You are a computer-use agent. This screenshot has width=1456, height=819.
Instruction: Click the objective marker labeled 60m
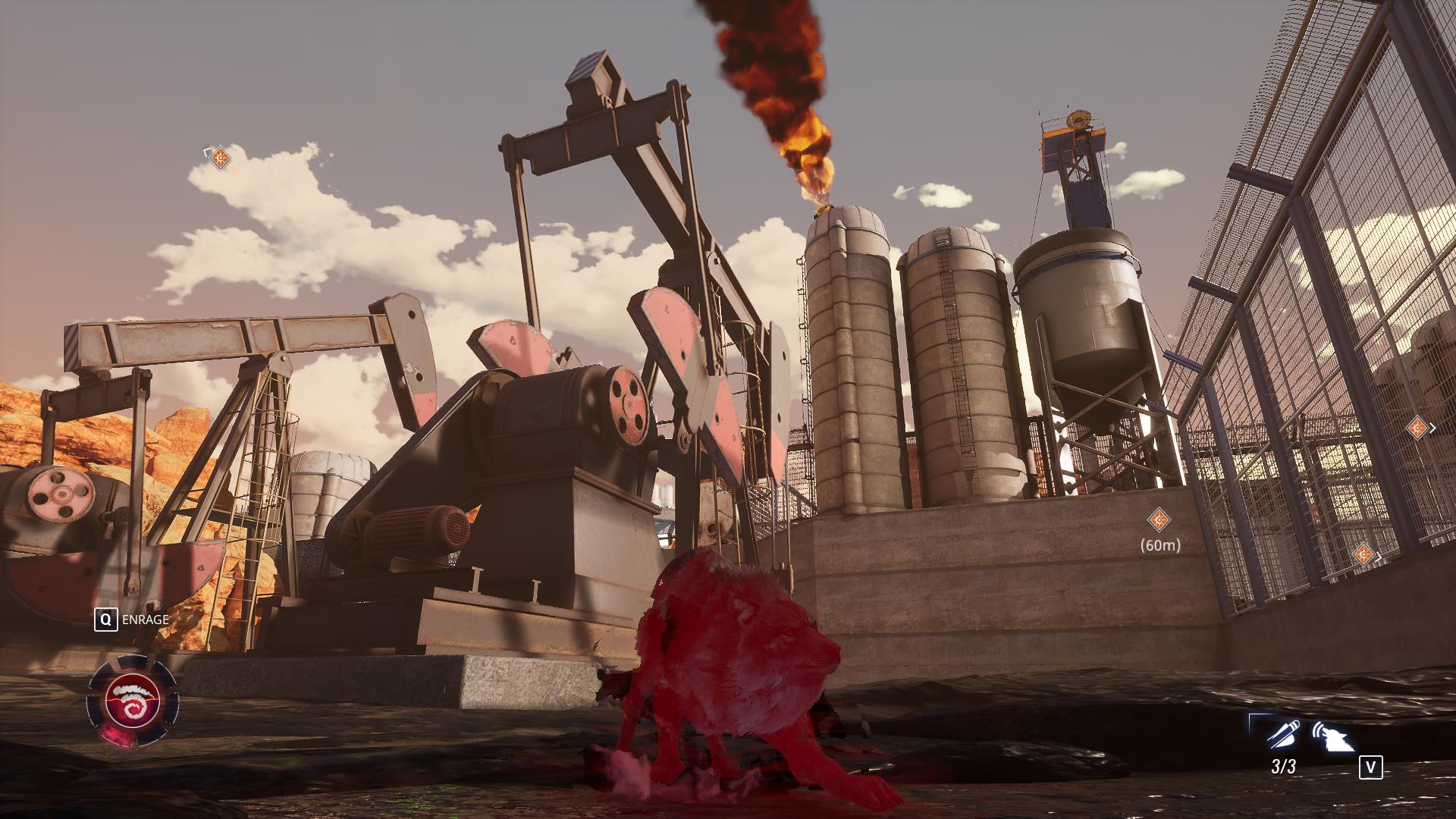(x=1159, y=519)
